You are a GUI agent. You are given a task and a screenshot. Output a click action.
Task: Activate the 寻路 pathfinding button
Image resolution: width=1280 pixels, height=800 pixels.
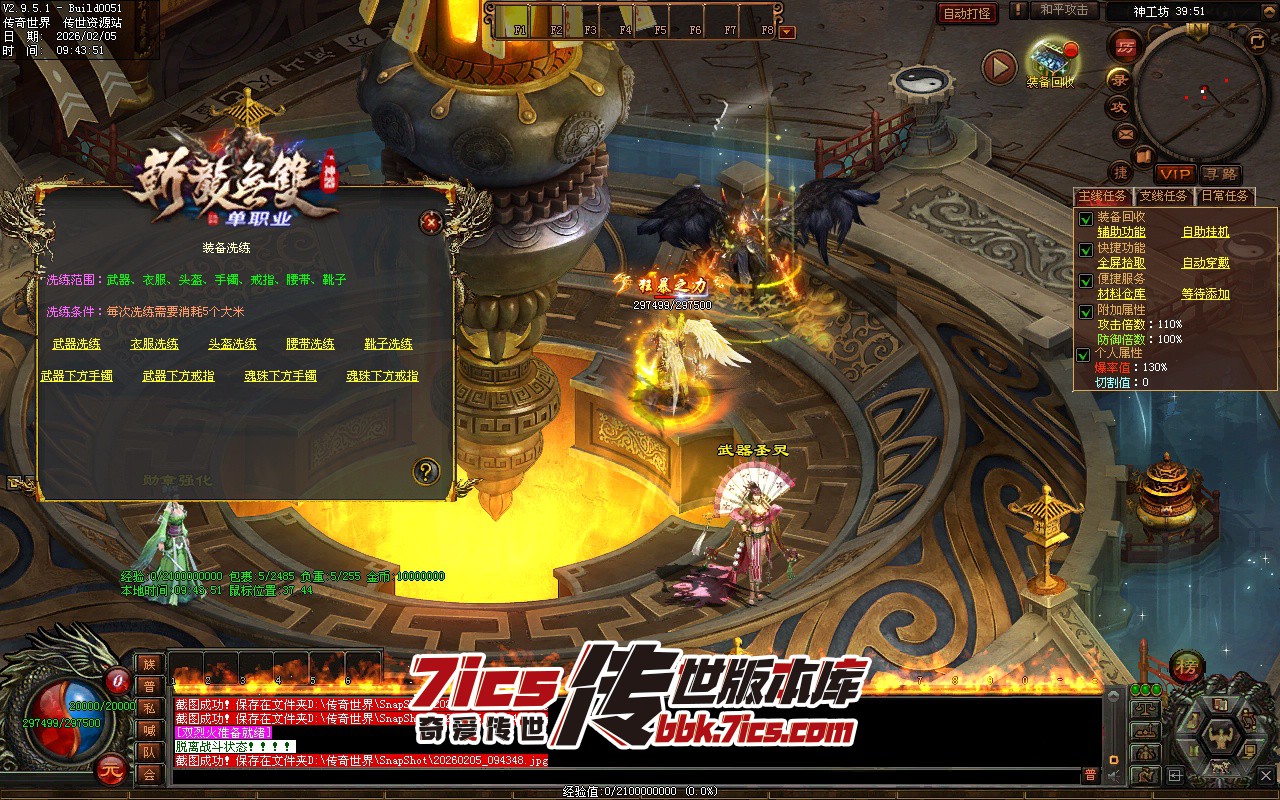[x=1221, y=174]
